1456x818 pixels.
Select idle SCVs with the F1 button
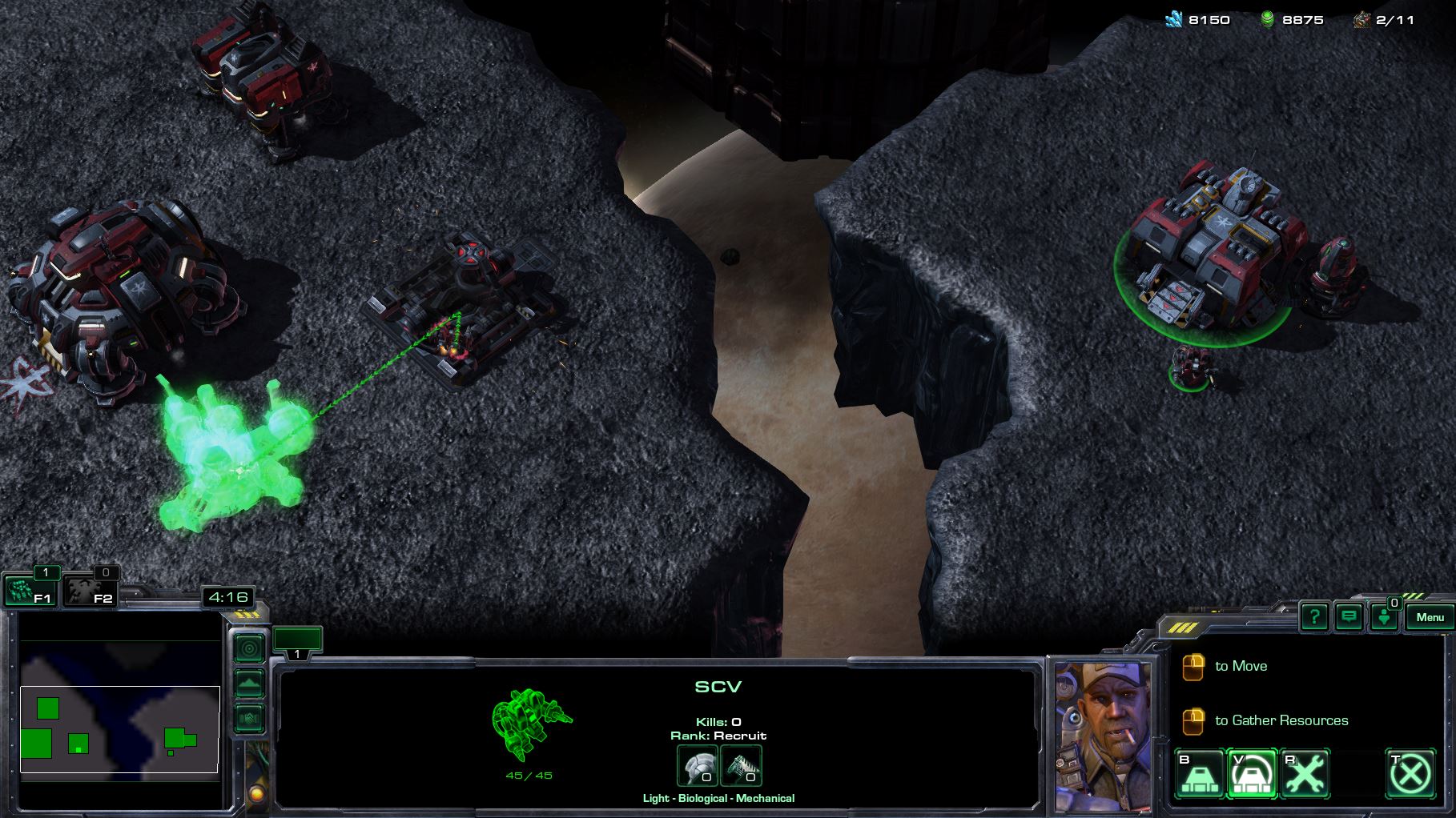click(30, 592)
